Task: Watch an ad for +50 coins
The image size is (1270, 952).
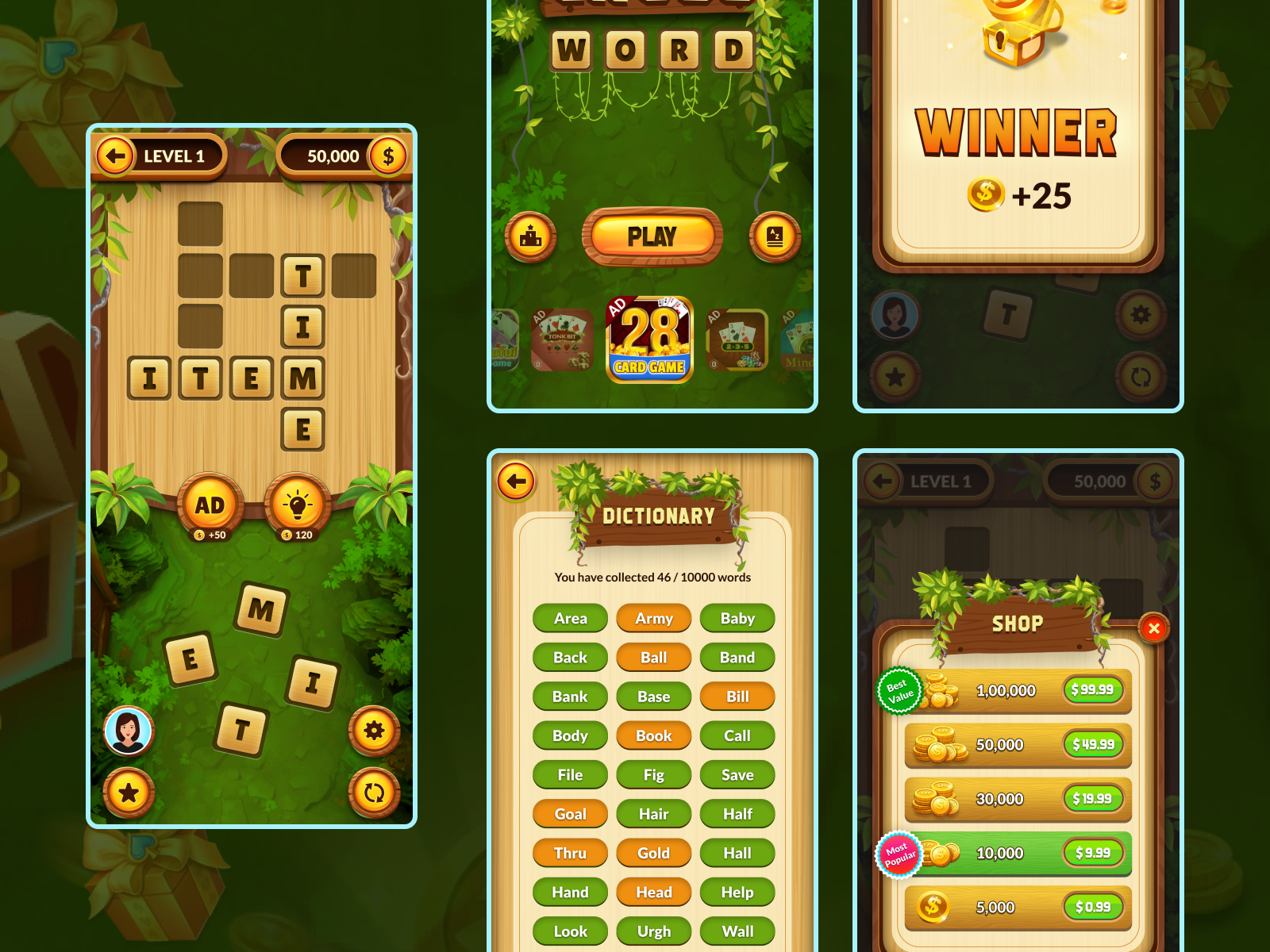Action: coord(210,506)
